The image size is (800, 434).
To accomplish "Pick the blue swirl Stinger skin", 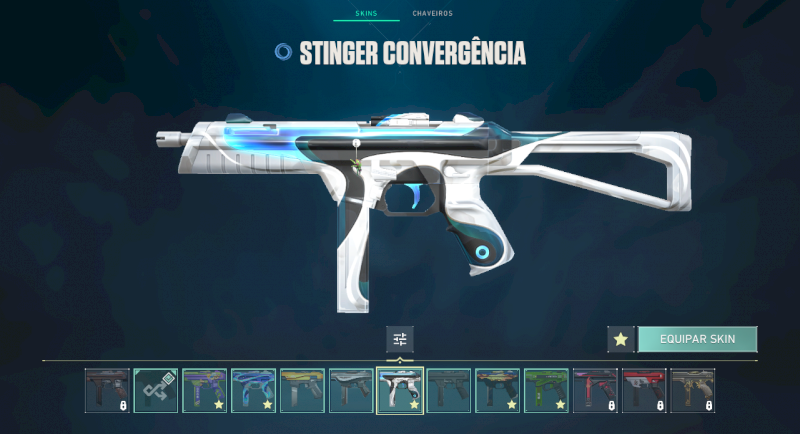I will tap(254, 391).
